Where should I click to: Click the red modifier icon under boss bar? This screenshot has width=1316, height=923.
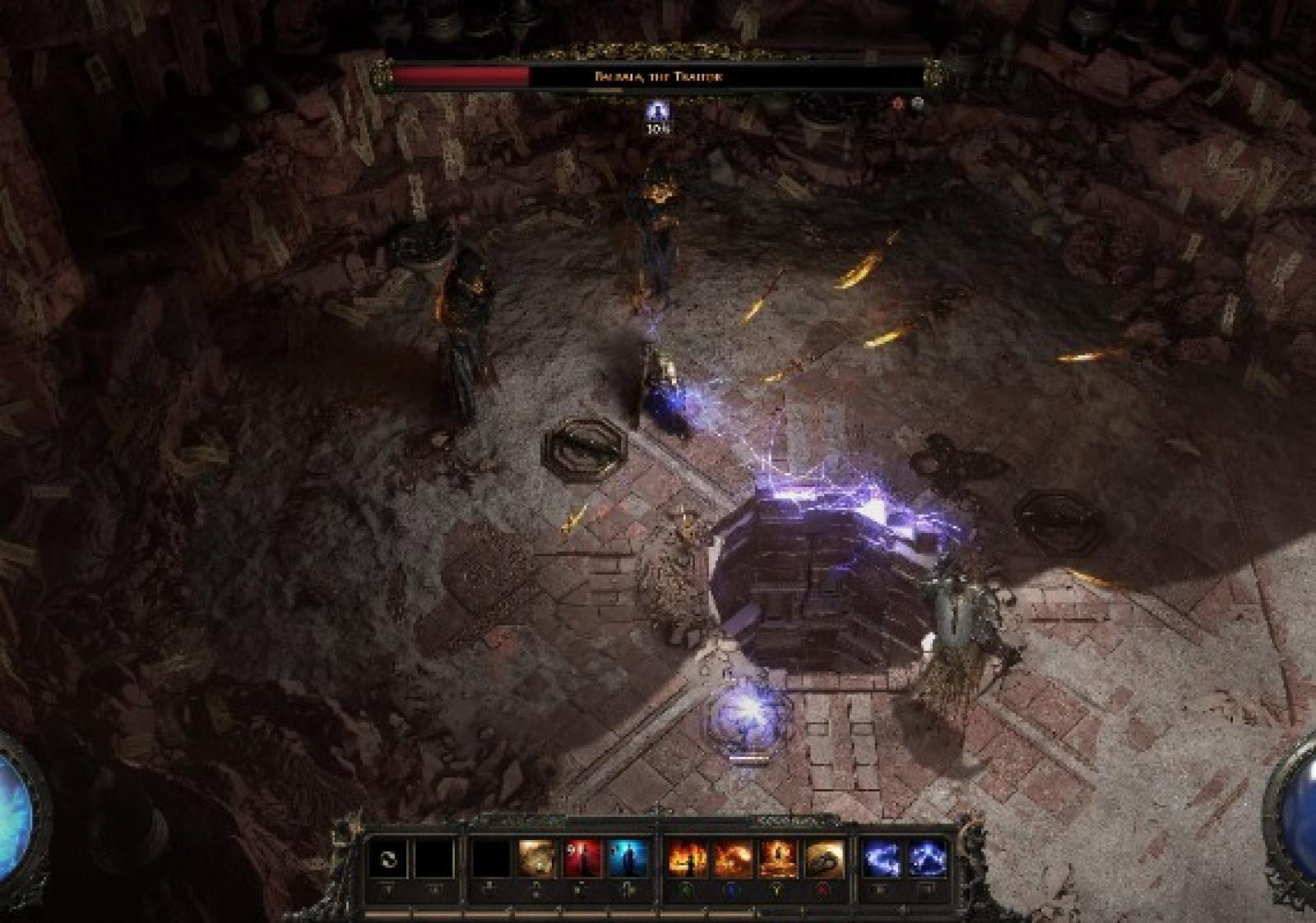899,104
